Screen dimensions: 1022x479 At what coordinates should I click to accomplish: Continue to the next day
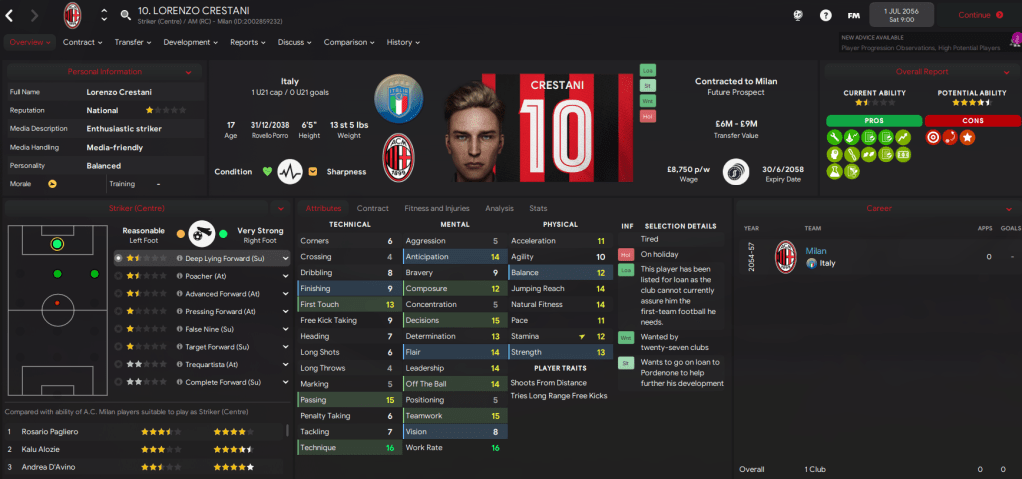[979, 15]
